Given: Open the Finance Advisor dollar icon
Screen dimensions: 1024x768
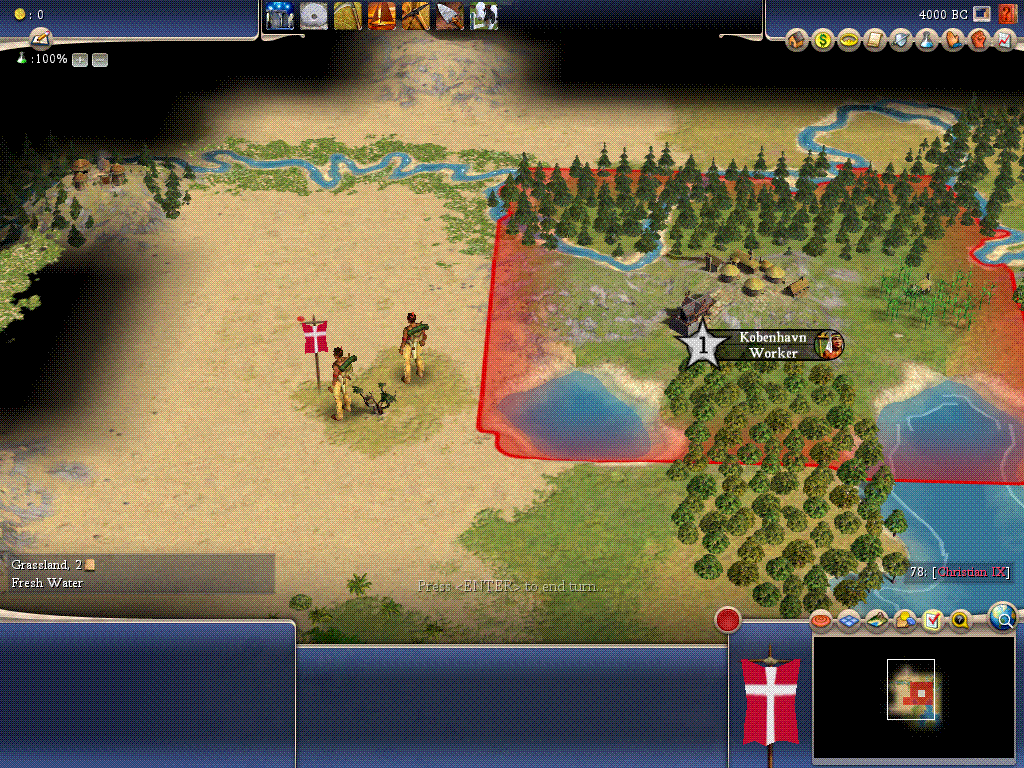Looking at the screenshot, I should click(x=823, y=41).
